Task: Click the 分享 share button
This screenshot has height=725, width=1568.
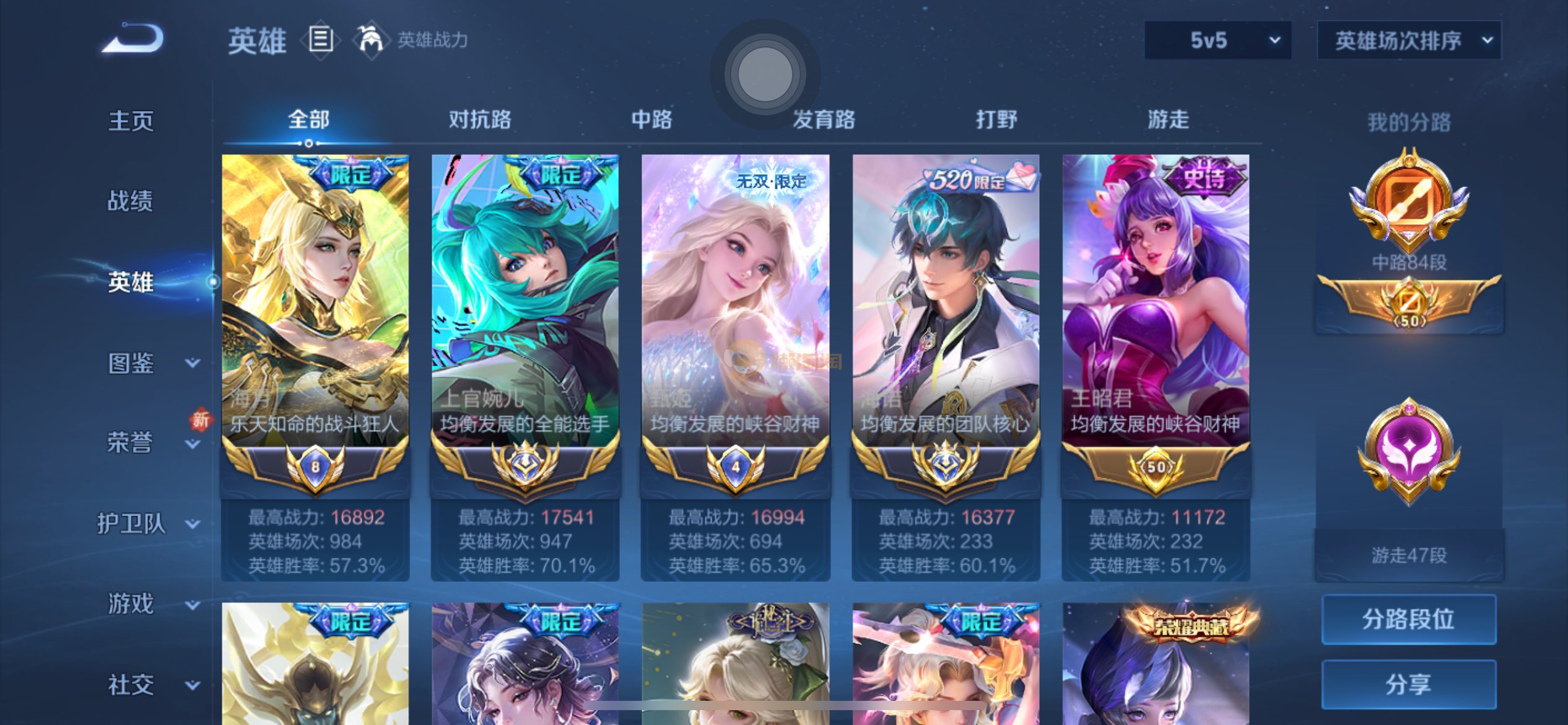Action: 1408,684
